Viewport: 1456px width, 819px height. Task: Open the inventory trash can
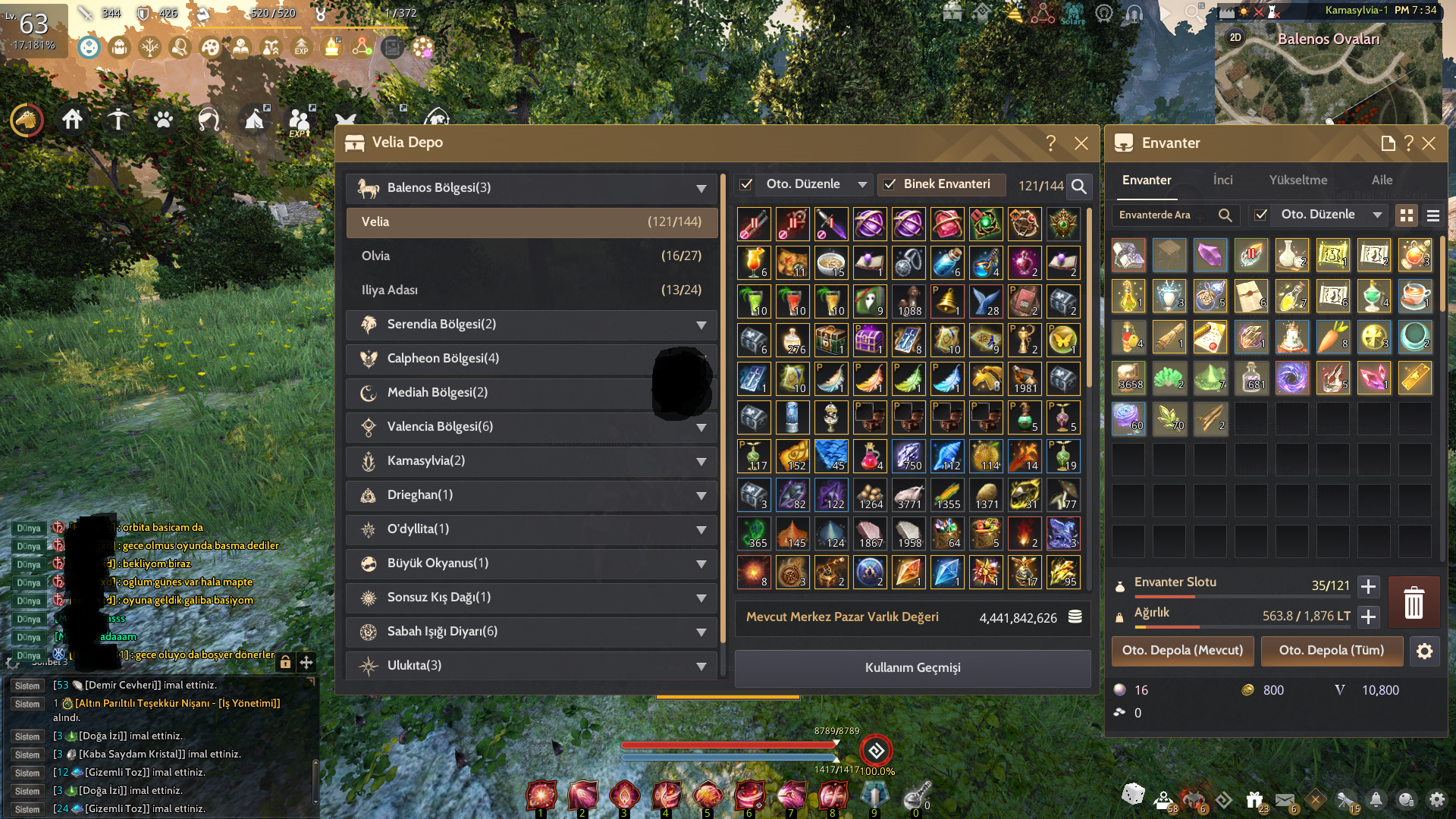pos(1414,603)
